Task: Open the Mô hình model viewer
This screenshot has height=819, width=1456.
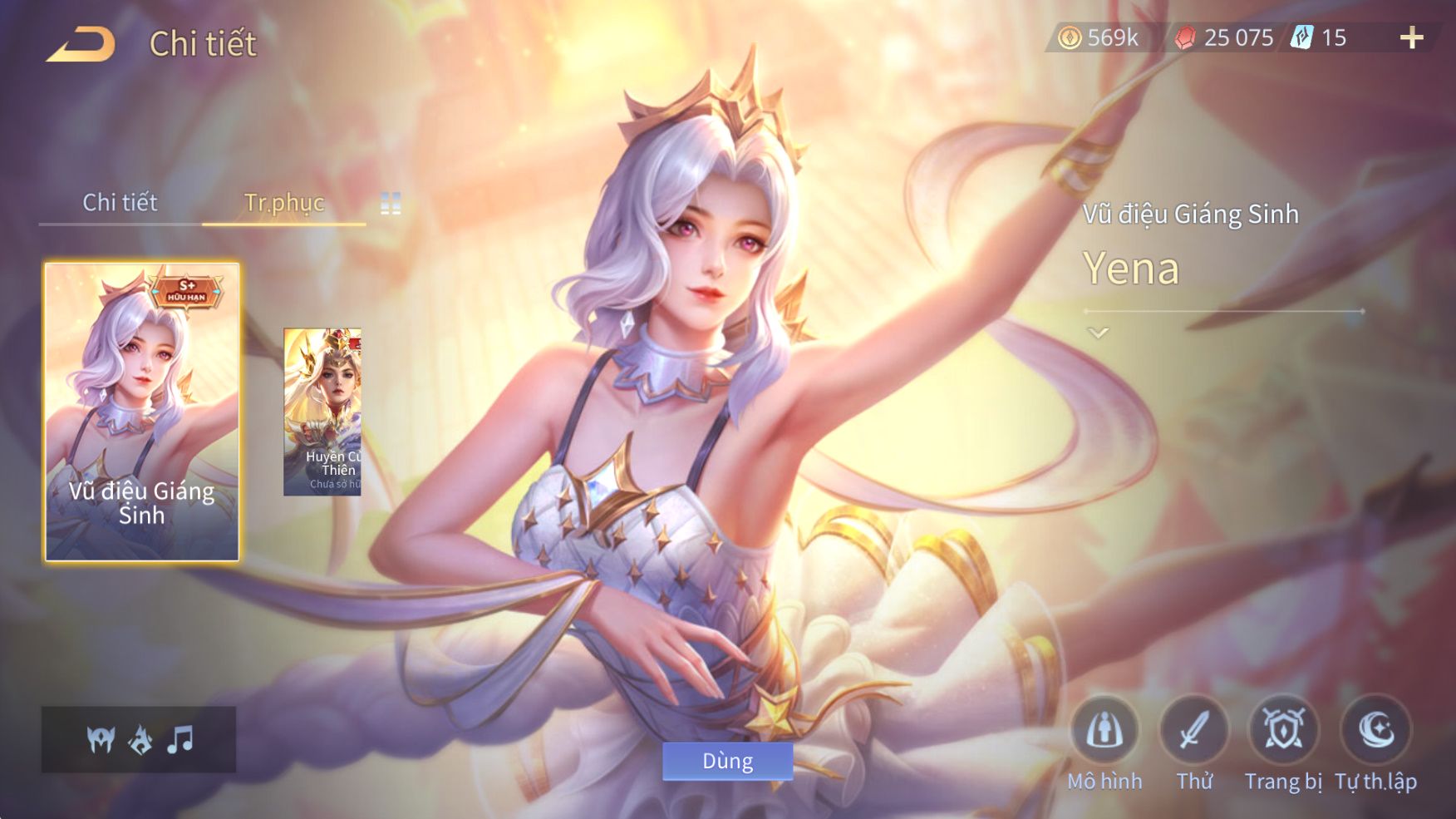Action: 1104,731
